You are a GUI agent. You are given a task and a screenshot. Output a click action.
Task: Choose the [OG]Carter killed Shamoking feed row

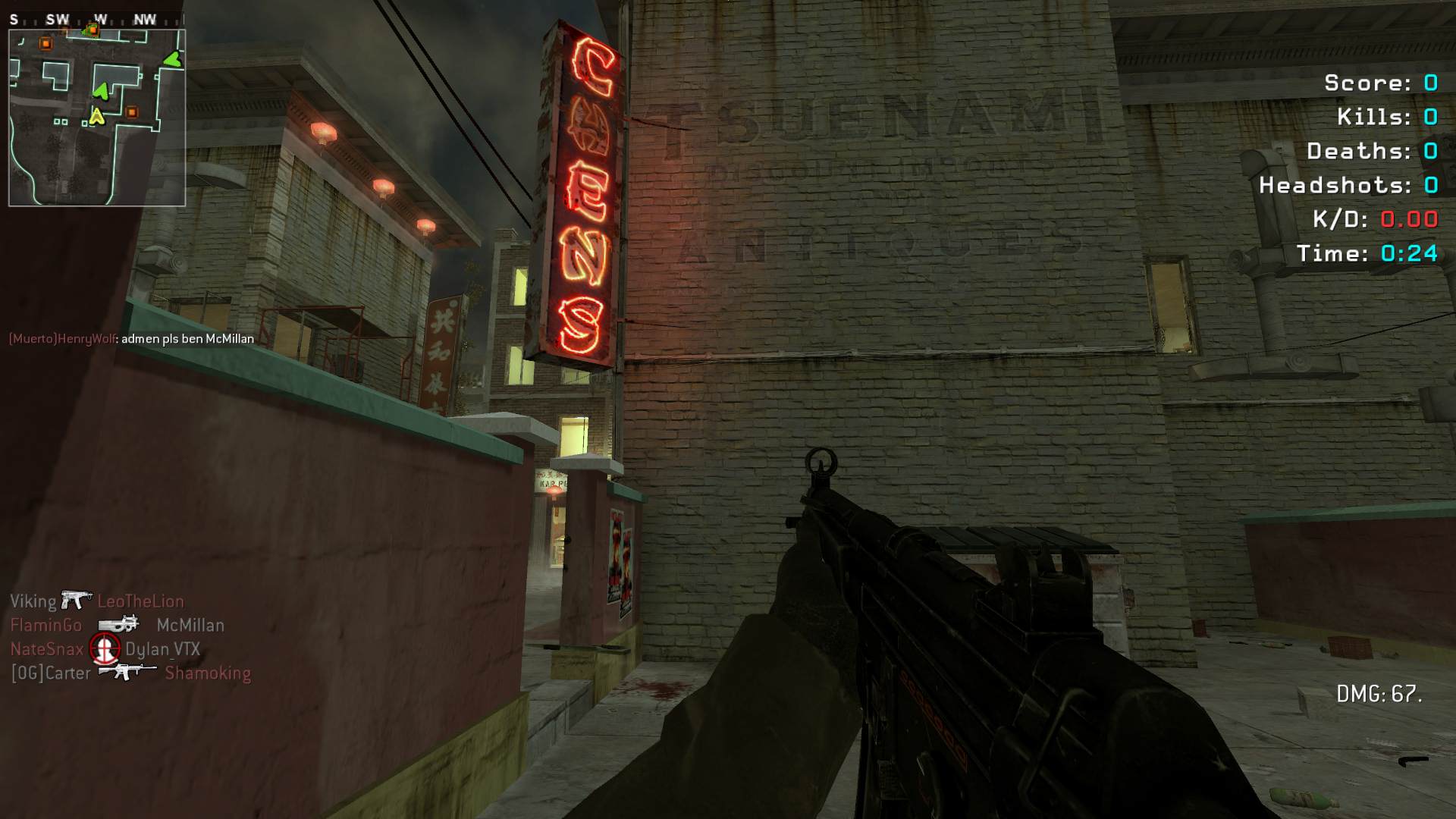coord(130,673)
